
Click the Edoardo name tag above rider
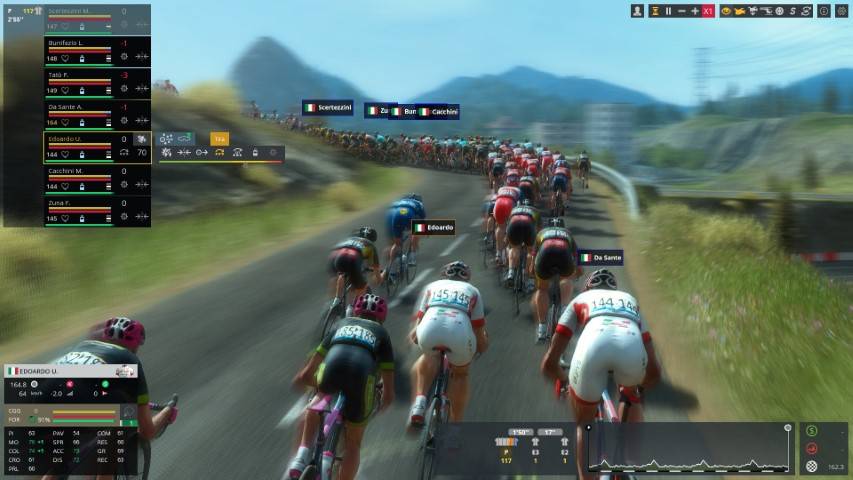(434, 228)
